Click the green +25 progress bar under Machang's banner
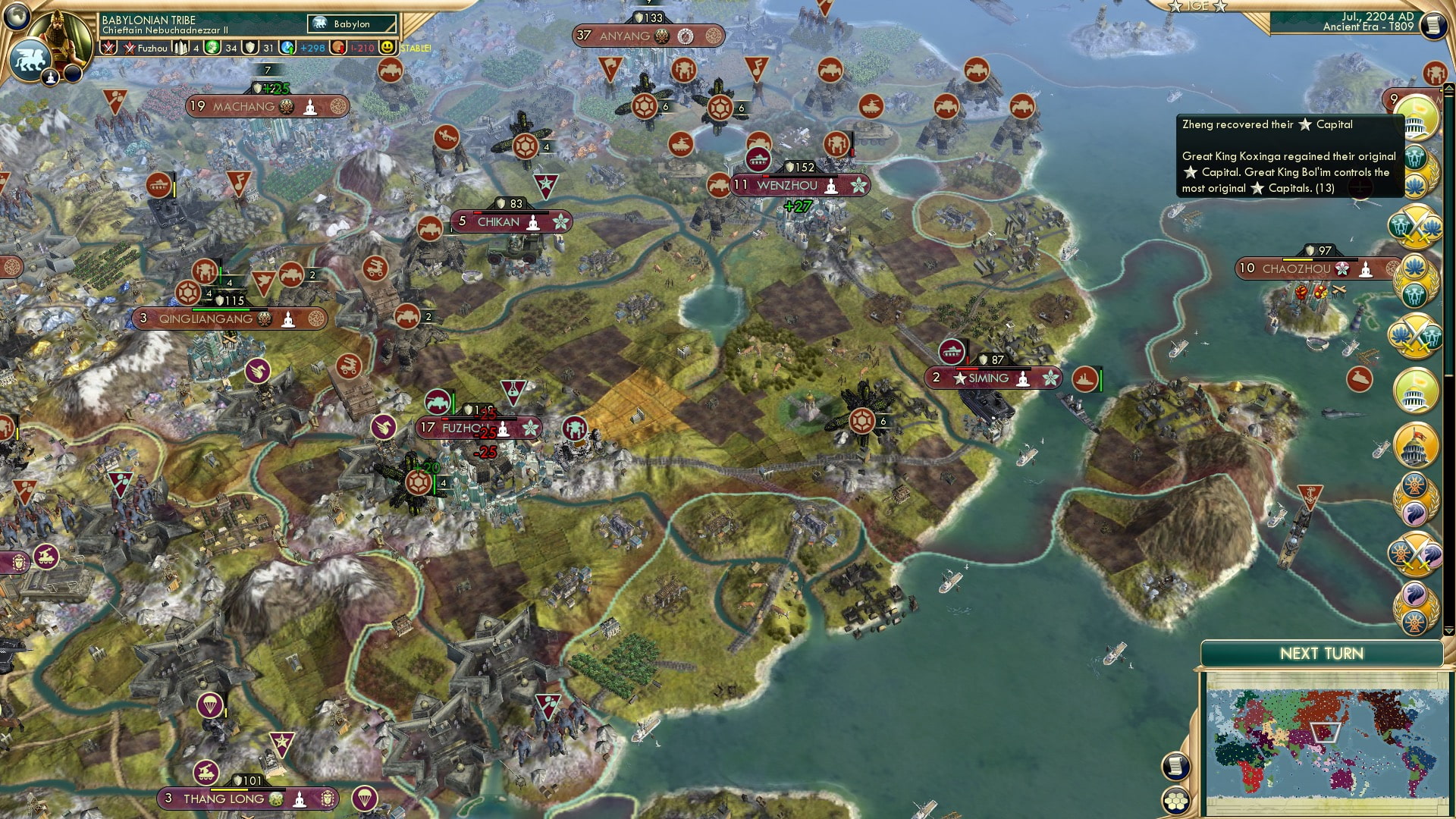This screenshot has height=819, width=1456. pyautogui.click(x=275, y=87)
